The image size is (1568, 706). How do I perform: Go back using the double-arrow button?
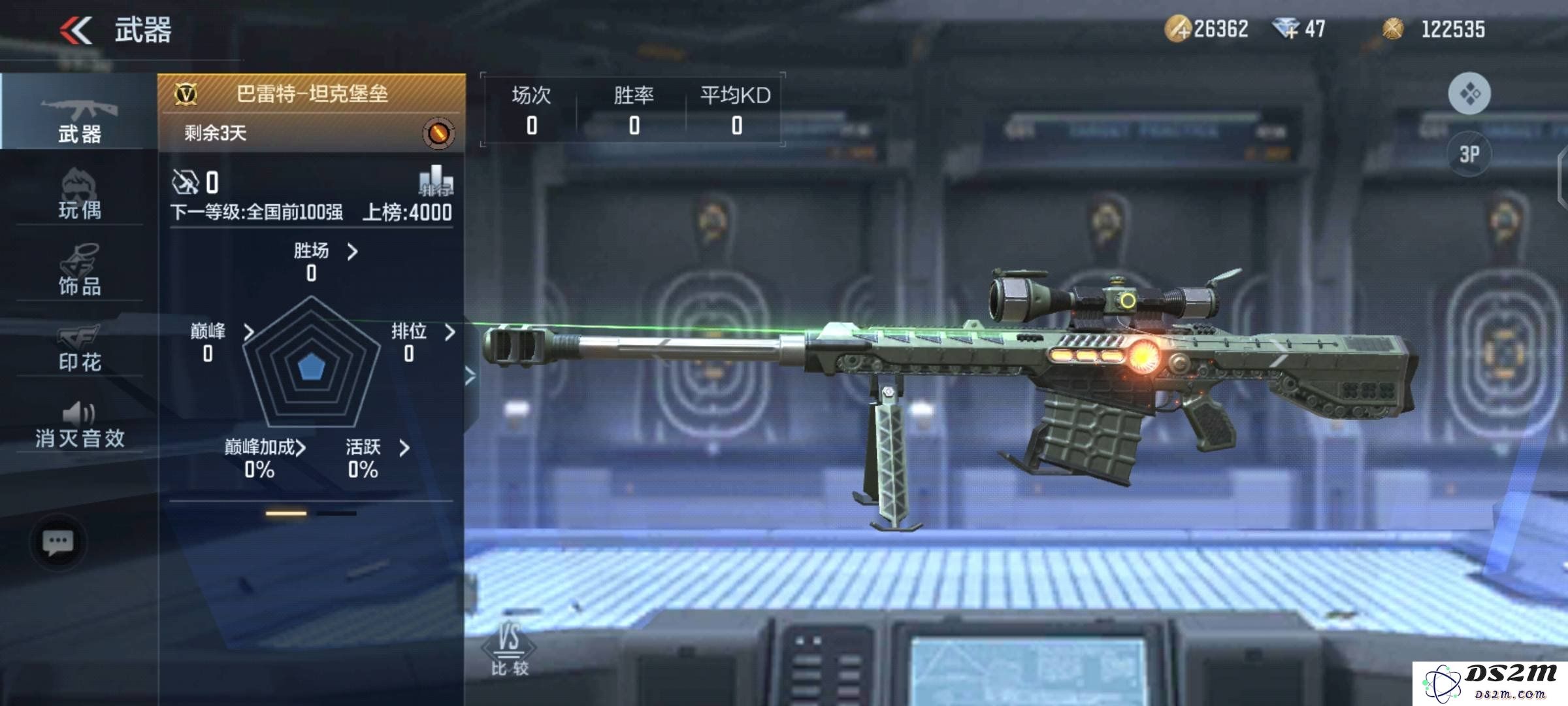[x=76, y=30]
